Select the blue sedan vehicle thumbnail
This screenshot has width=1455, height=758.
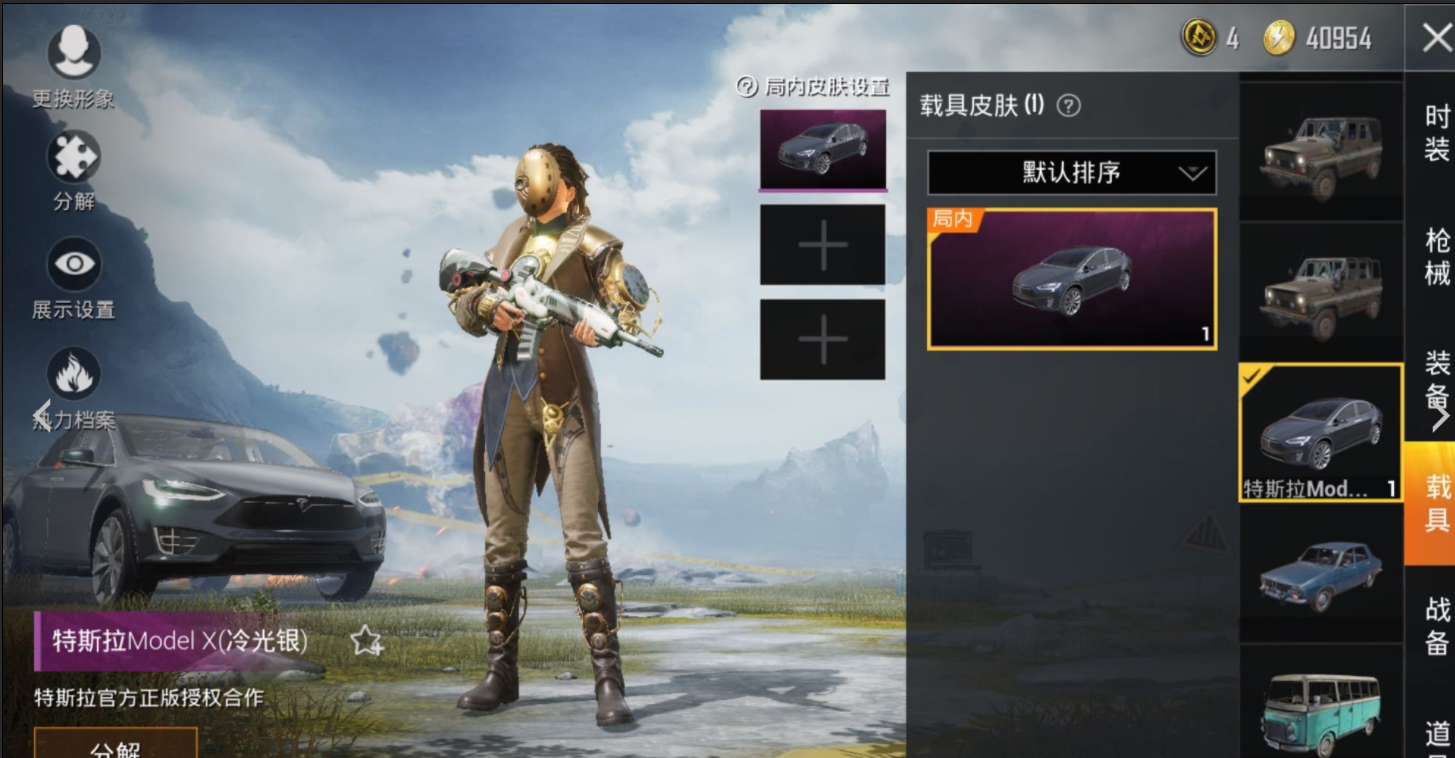pos(1320,574)
